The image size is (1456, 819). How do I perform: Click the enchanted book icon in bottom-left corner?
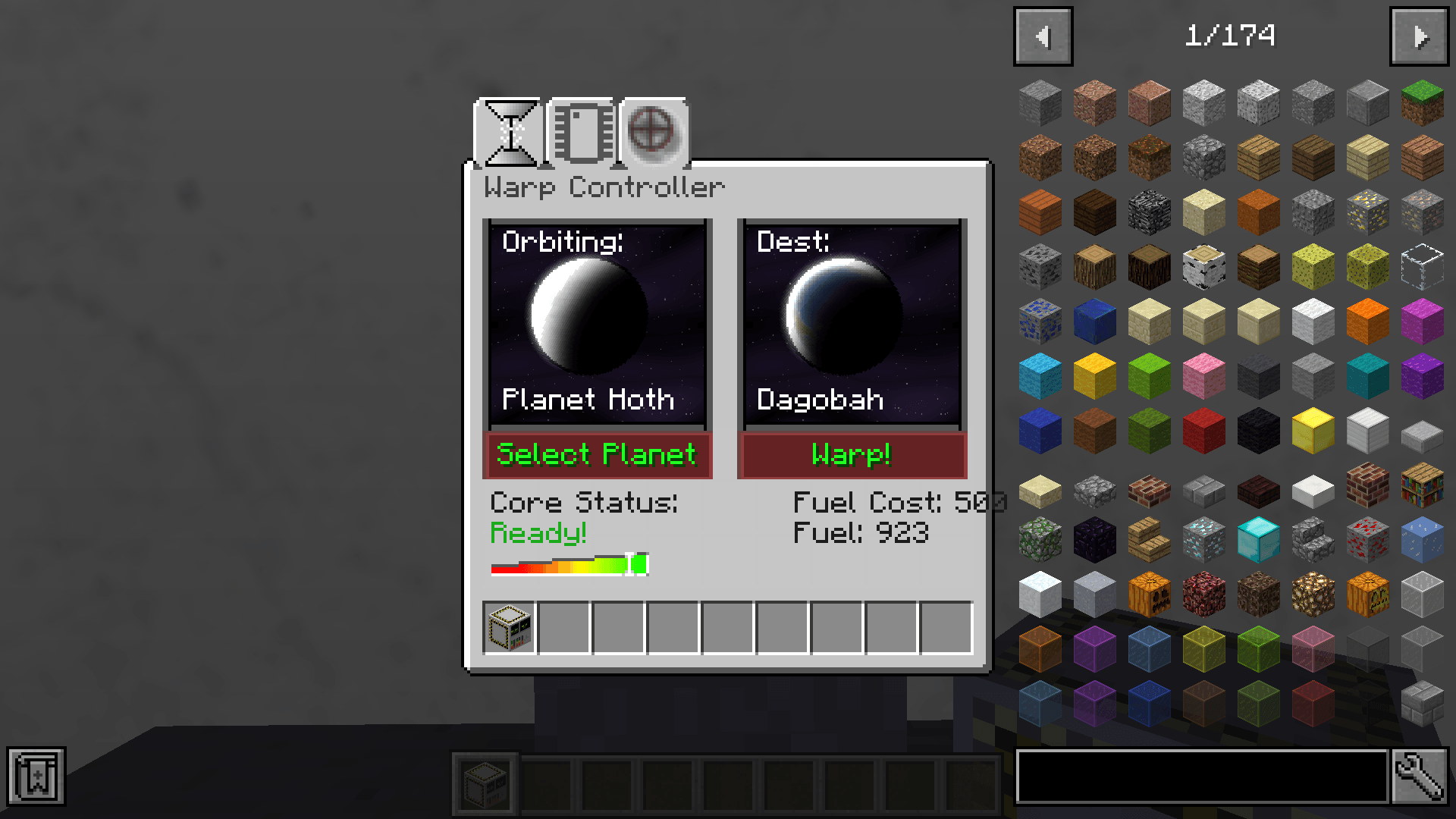[x=36, y=777]
